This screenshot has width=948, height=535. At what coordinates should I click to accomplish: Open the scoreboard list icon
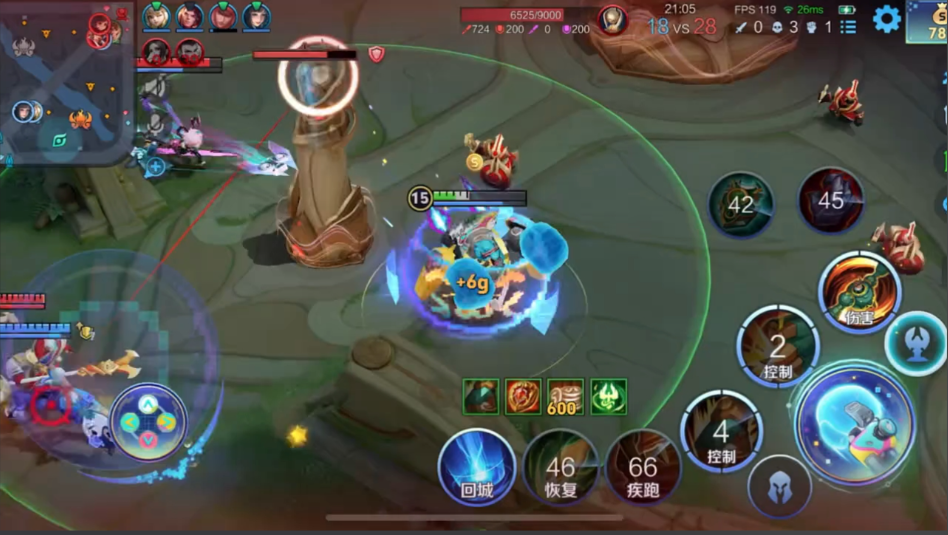[x=848, y=27]
